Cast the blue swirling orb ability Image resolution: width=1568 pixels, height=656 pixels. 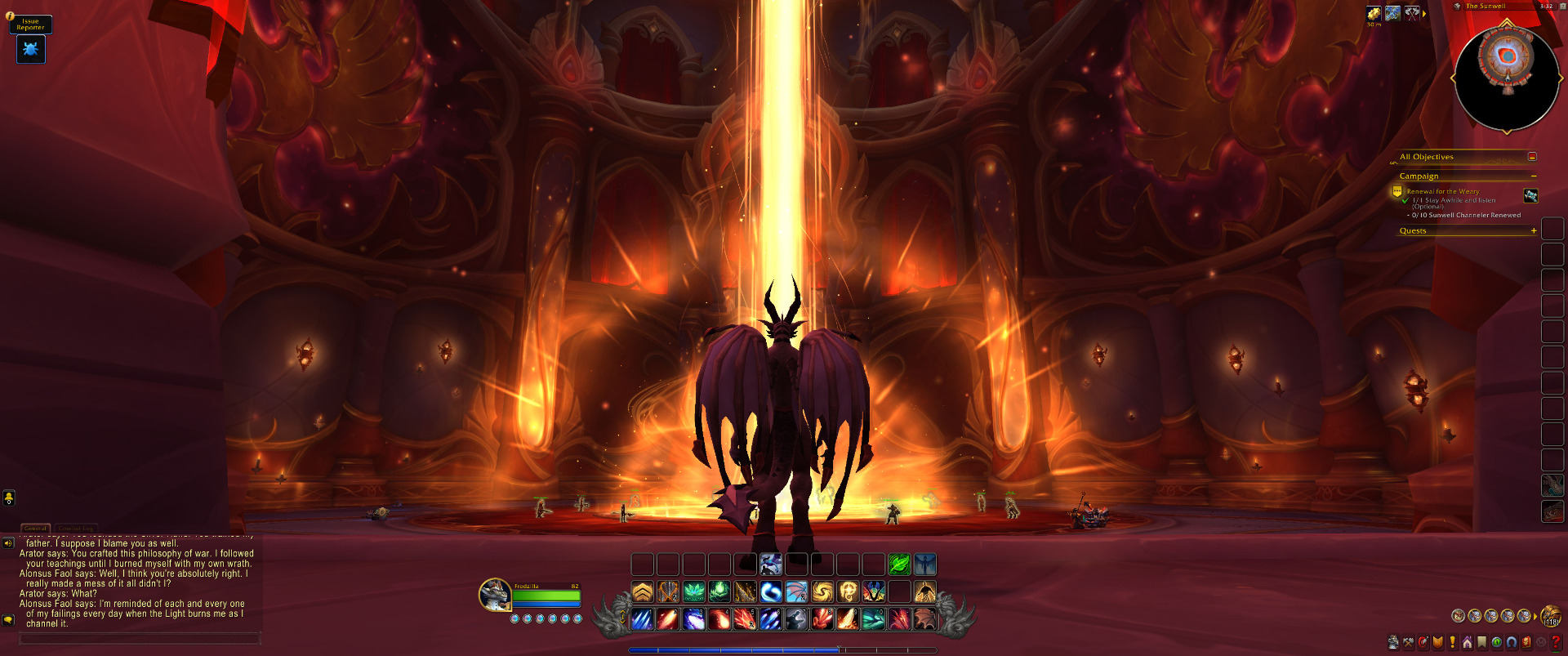click(x=771, y=591)
